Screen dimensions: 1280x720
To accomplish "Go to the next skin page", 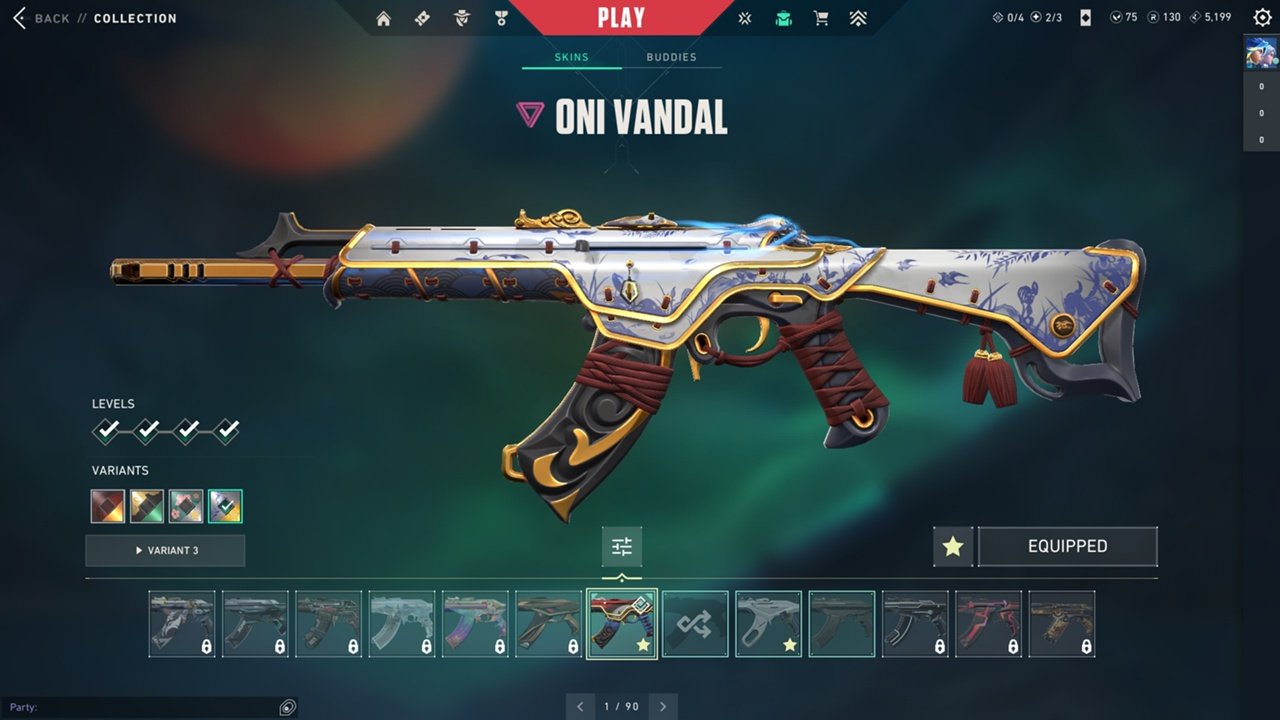I will pos(663,707).
